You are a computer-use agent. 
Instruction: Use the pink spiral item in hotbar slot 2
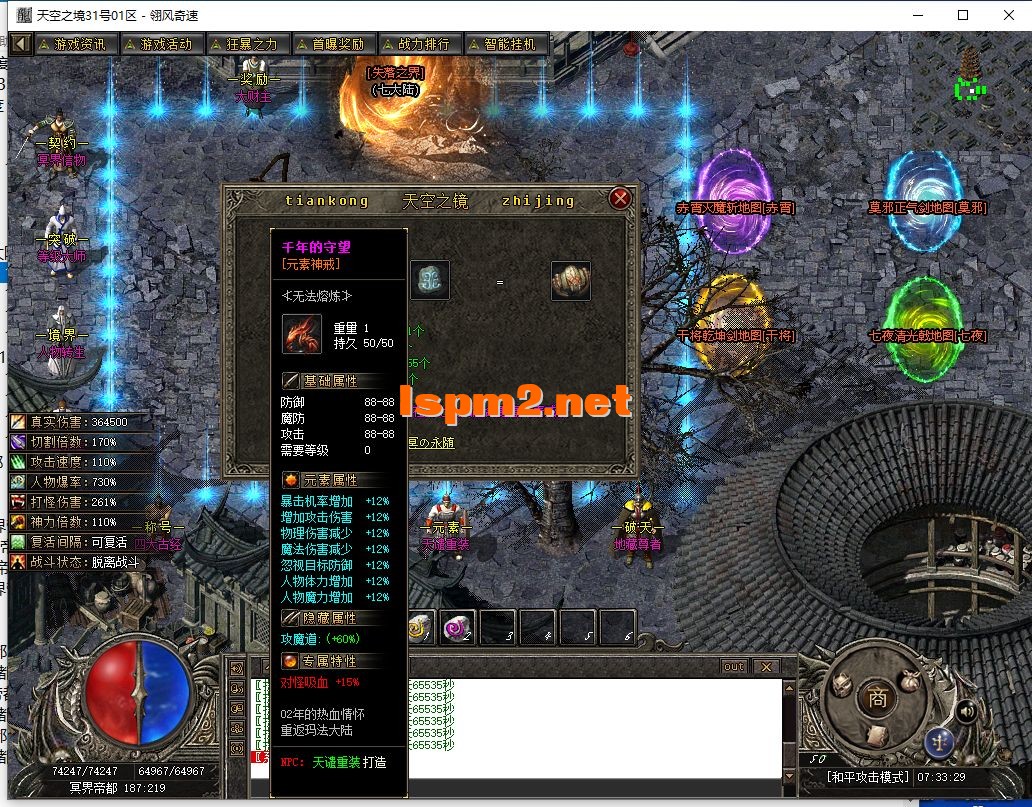(458, 627)
